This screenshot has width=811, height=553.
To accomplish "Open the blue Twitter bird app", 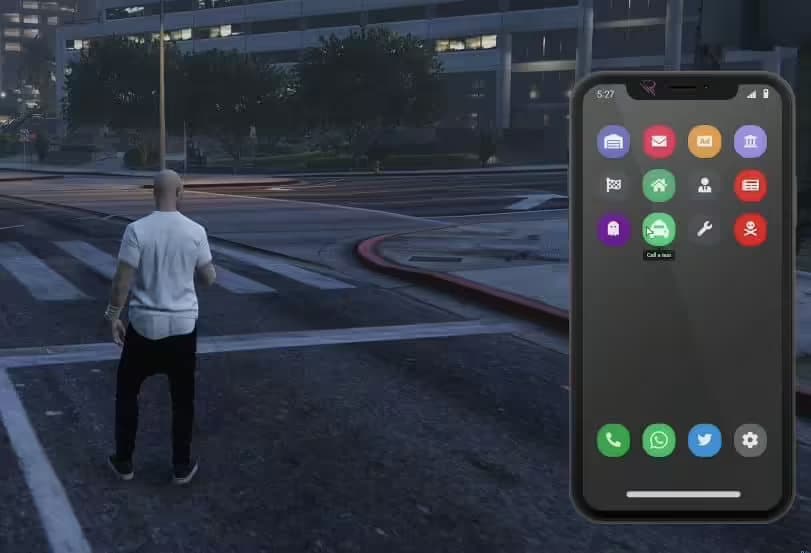I will [x=704, y=440].
